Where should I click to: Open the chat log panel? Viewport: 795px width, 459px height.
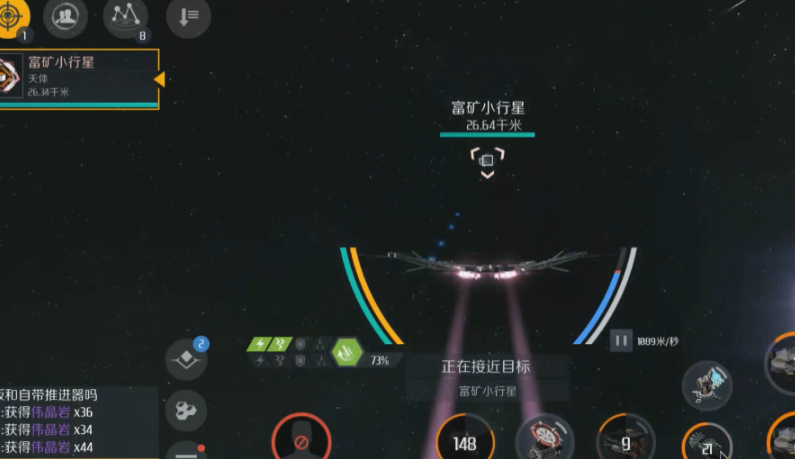(78, 422)
